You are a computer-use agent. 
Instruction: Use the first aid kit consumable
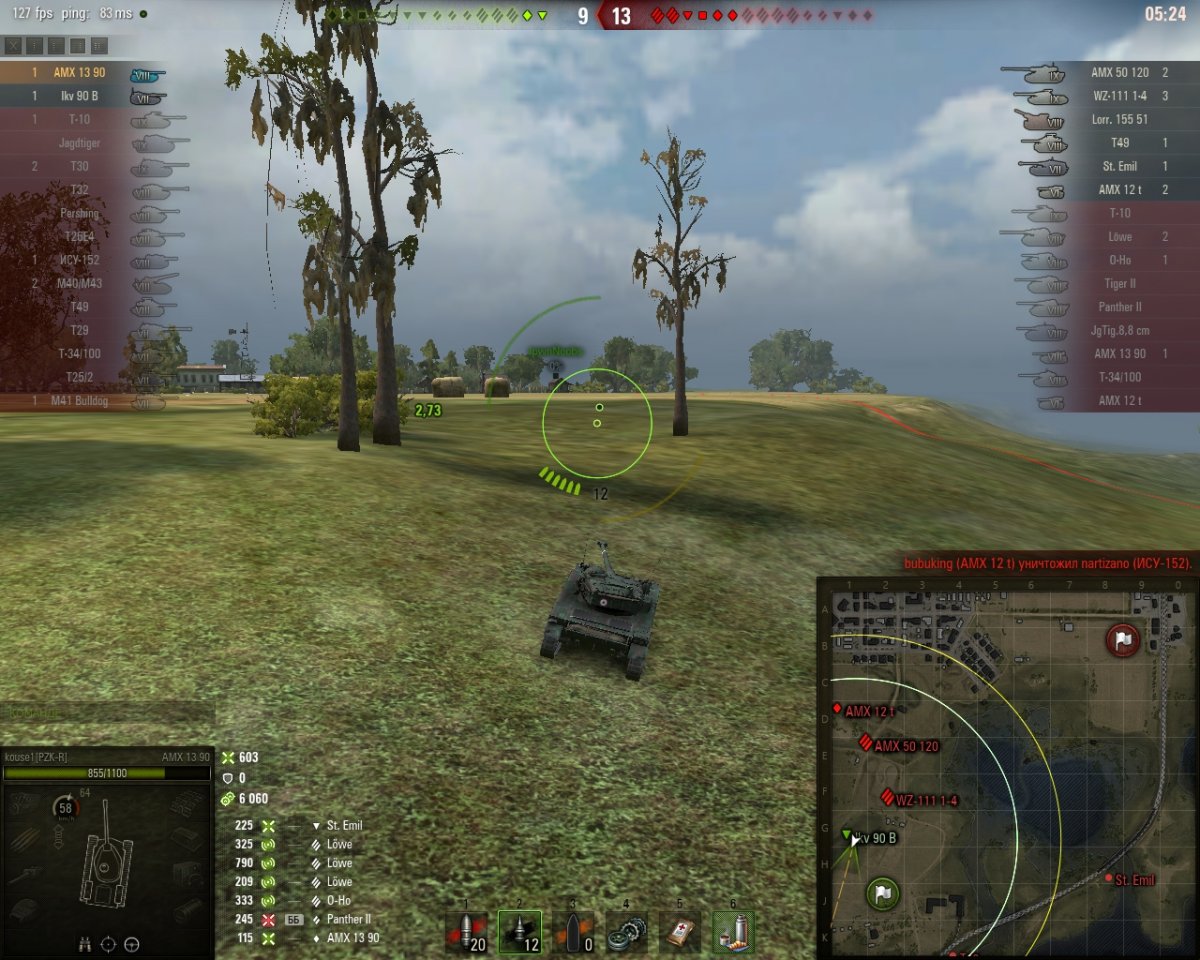680,931
